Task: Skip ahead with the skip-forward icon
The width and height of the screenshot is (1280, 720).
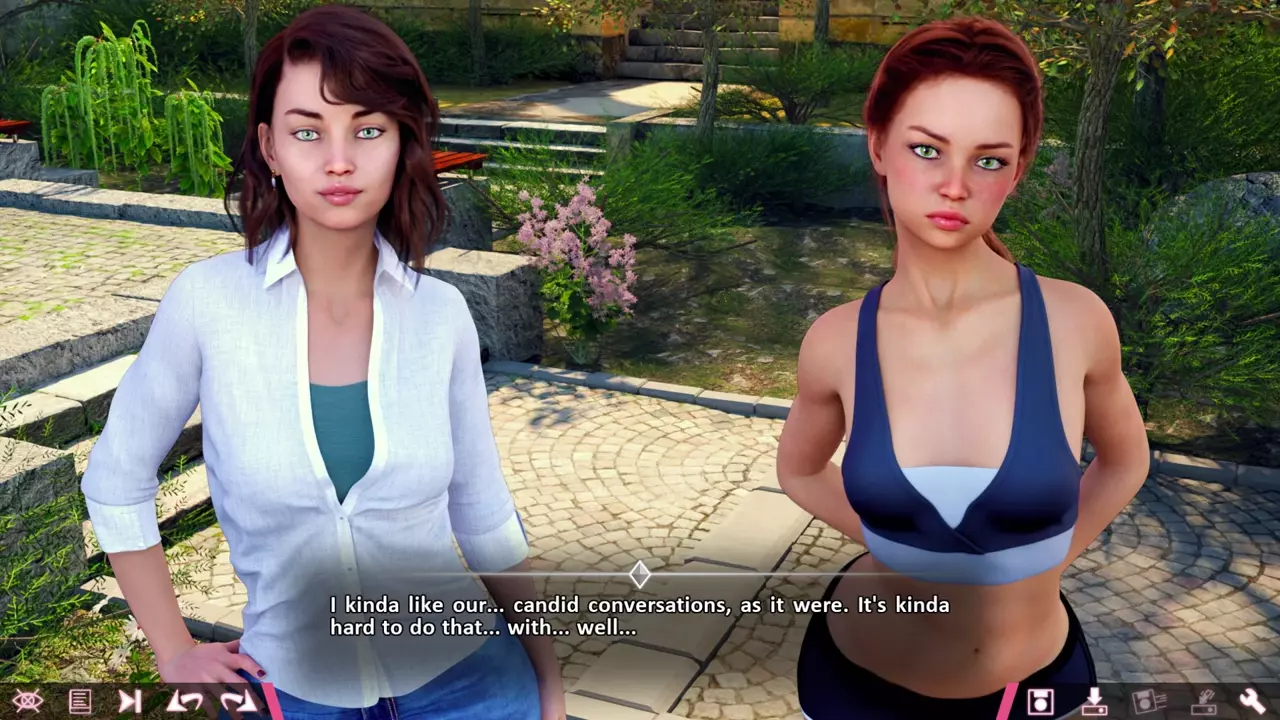Action: (x=130, y=701)
